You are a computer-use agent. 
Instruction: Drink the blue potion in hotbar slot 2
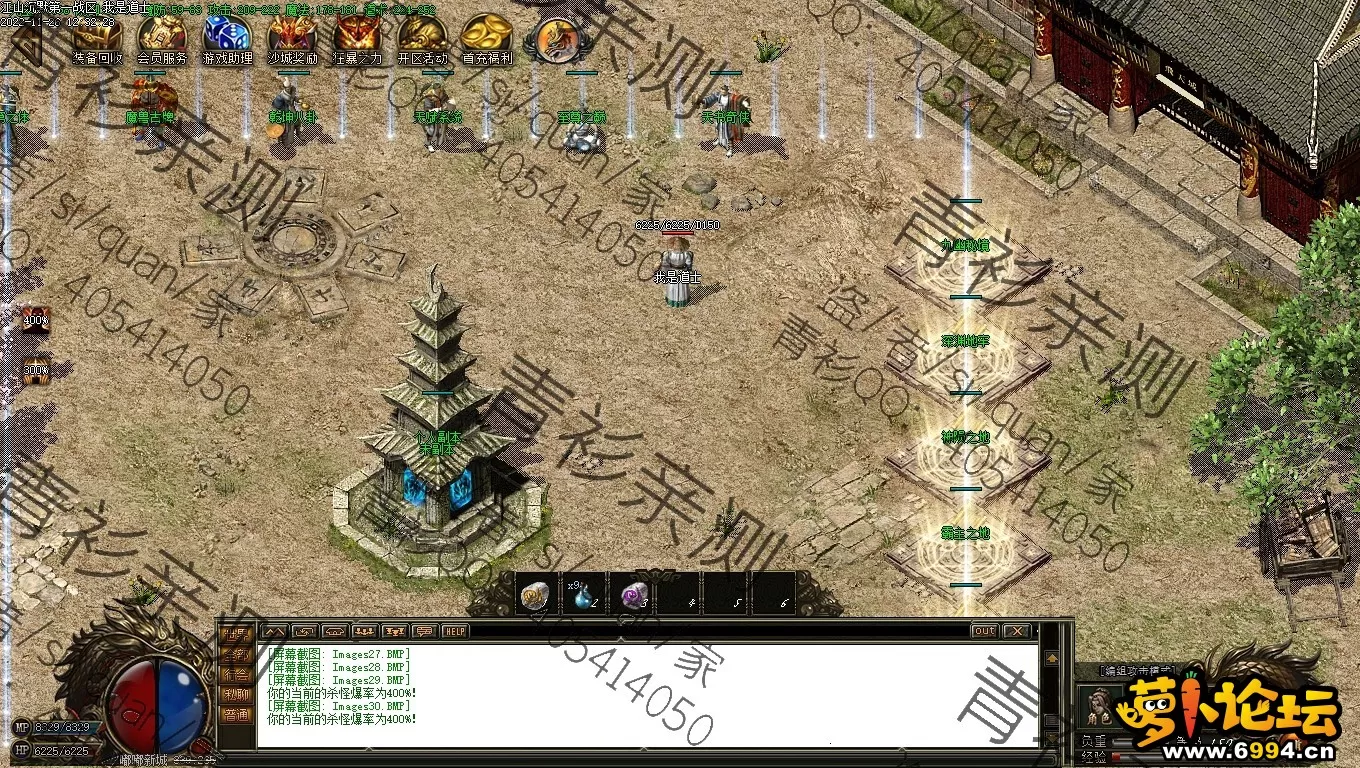[586, 595]
